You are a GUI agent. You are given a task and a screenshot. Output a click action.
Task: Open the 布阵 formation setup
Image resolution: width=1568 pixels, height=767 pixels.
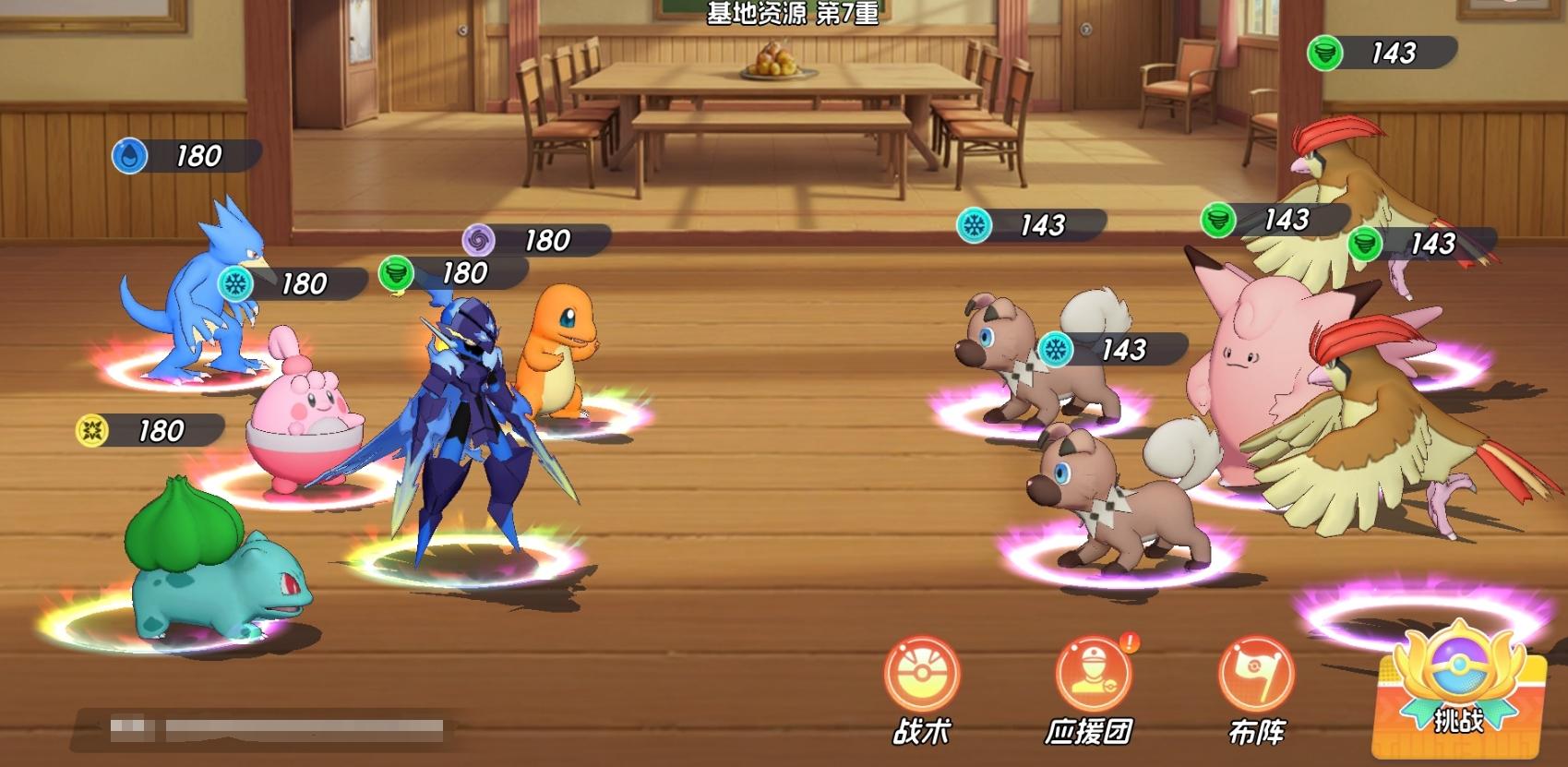coord(1256,677)
